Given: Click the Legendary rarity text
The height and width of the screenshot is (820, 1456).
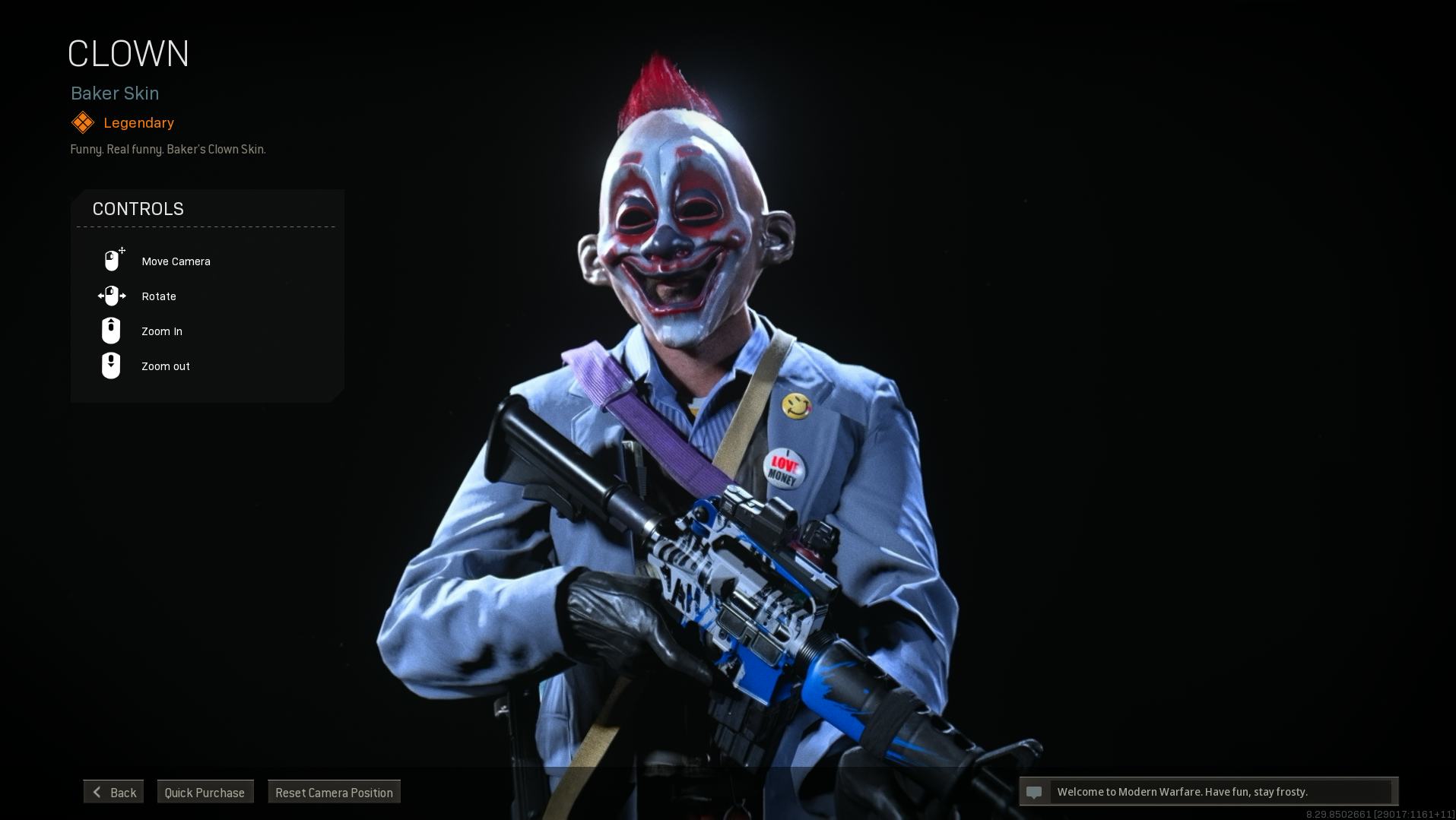Looking at the screenshot, I should point(139,122).
